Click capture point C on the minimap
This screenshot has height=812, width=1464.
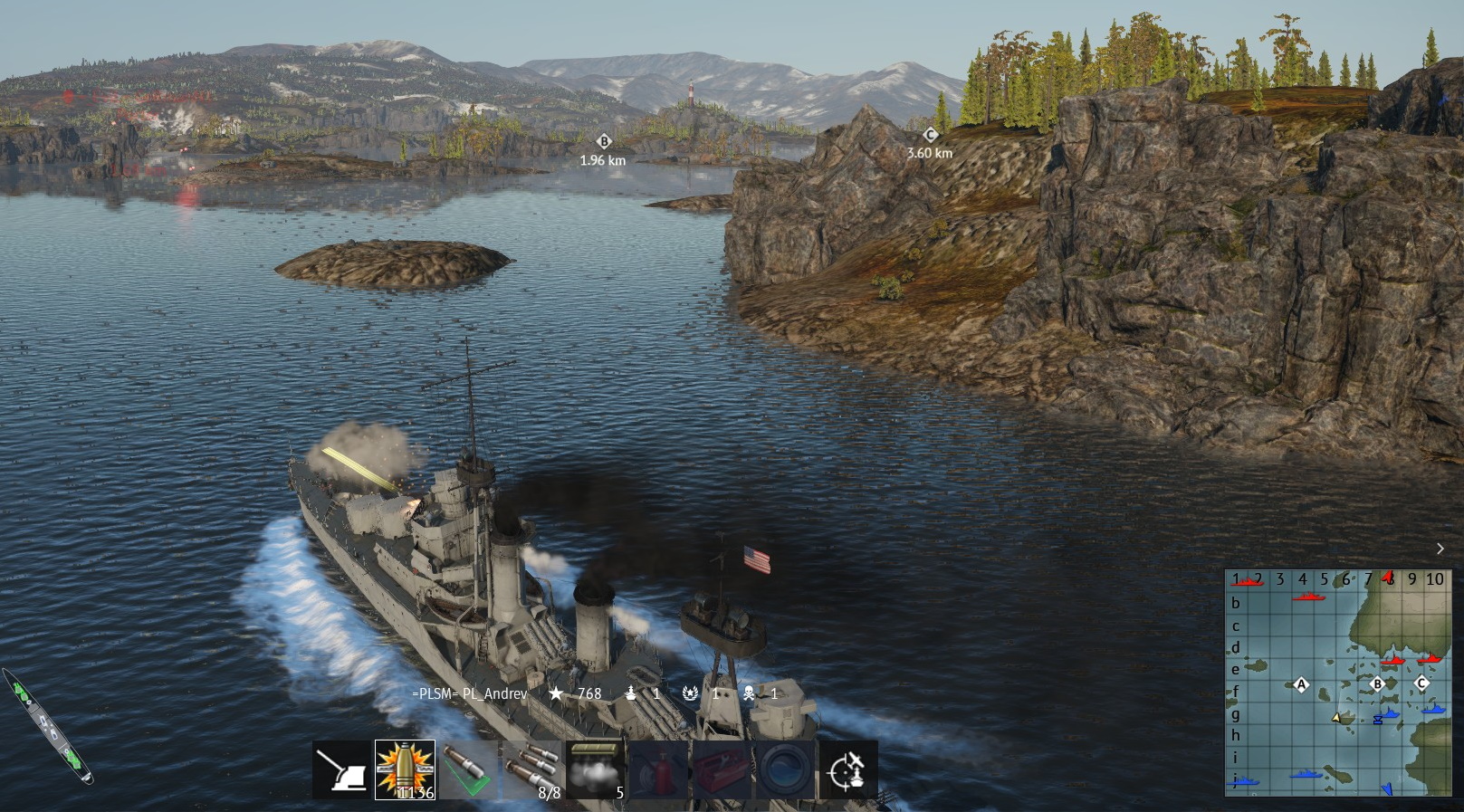1421,683
